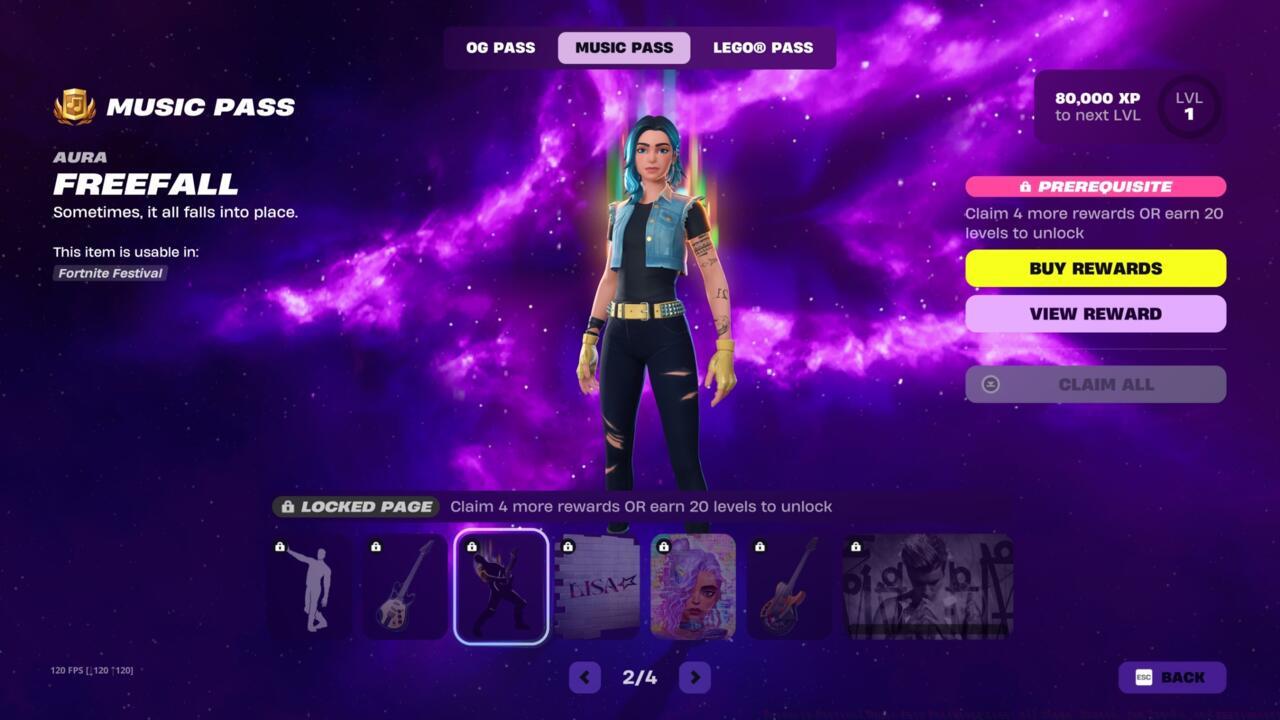Click the padlock on the orange guitar reward
1280x720 pixels.
point(760,545)
